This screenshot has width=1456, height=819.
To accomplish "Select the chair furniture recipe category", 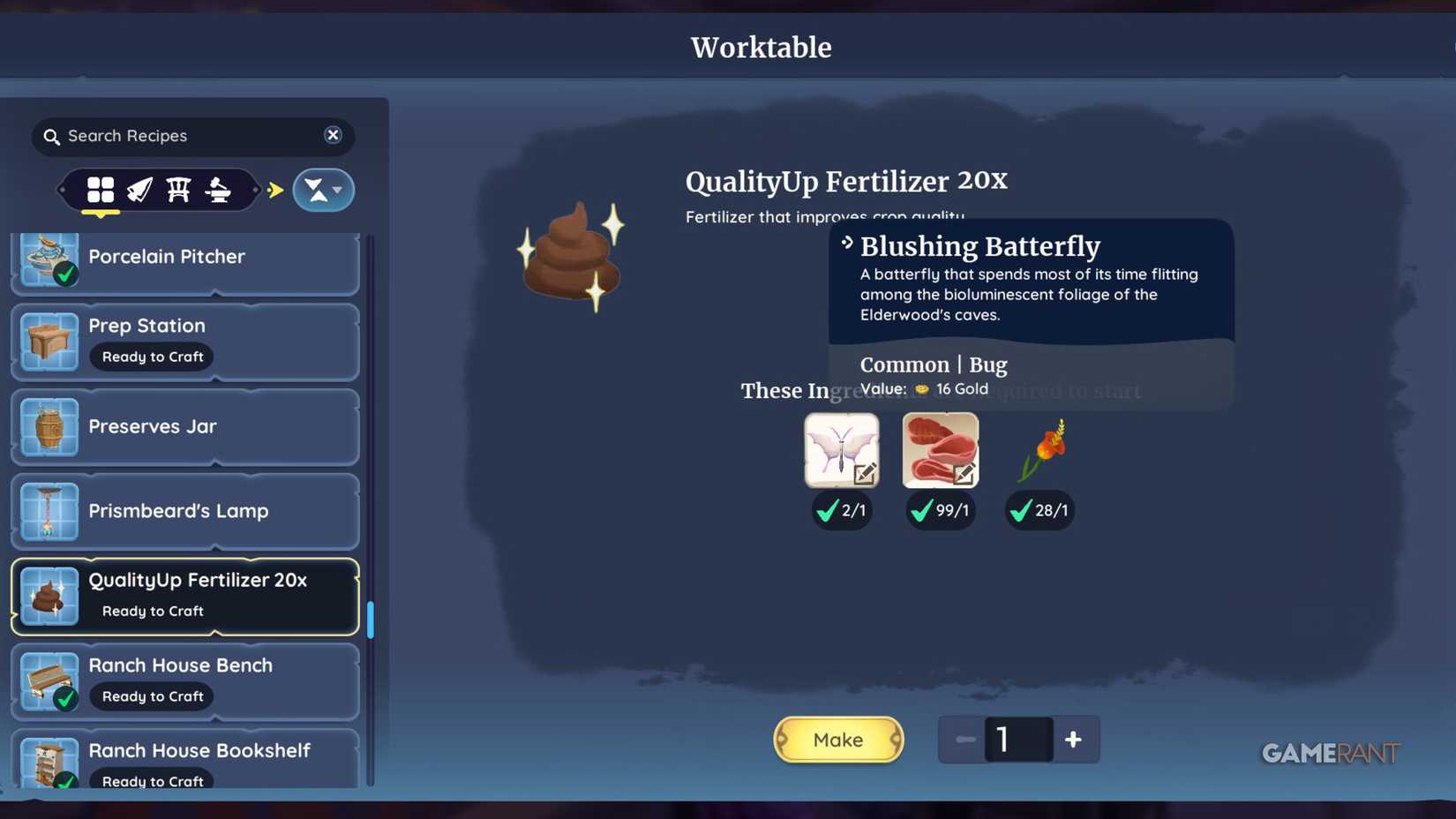I will point(178,190).
